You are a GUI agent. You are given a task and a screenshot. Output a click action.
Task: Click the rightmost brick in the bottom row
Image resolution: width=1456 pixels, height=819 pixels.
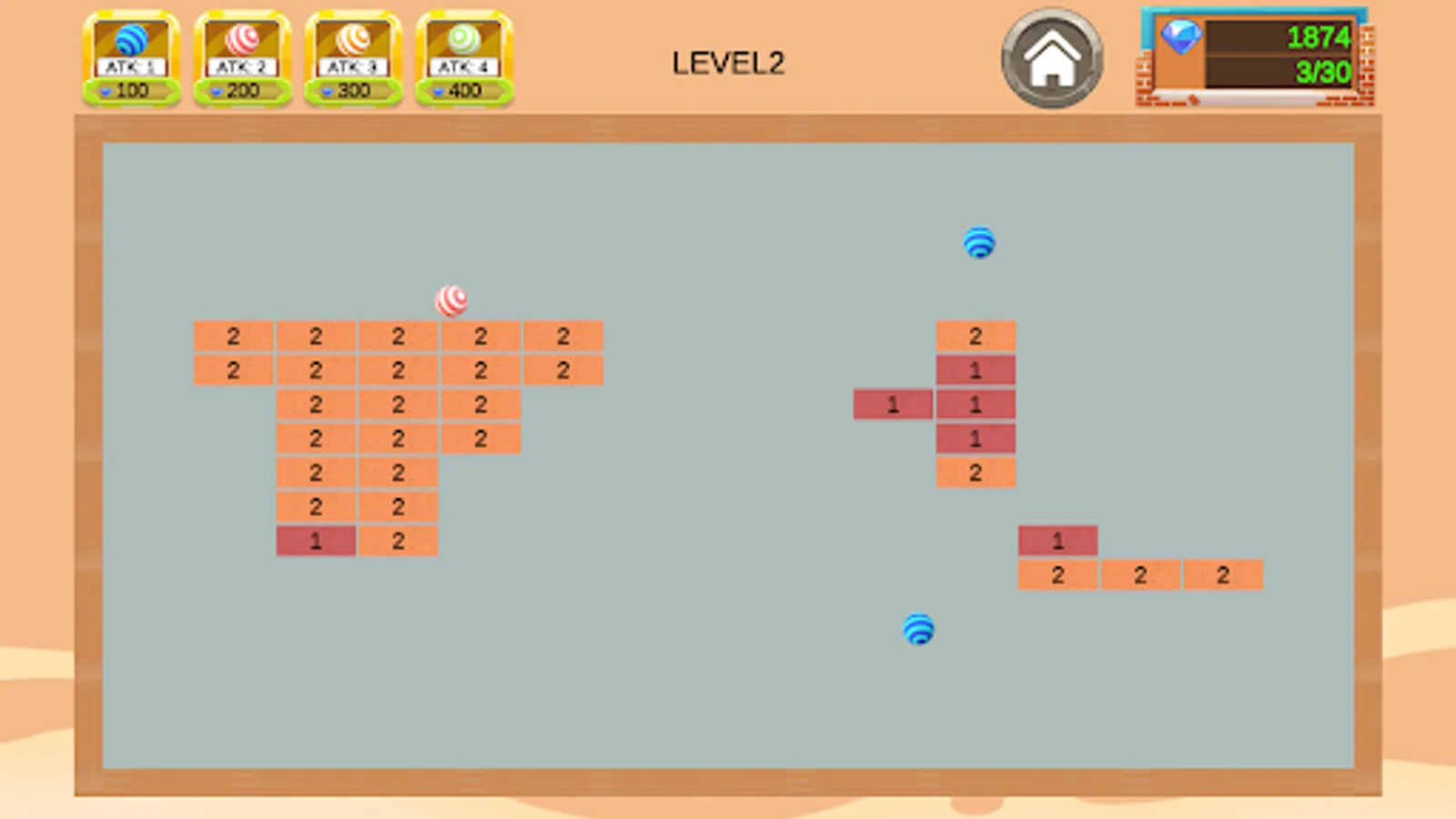(1223, 574)
